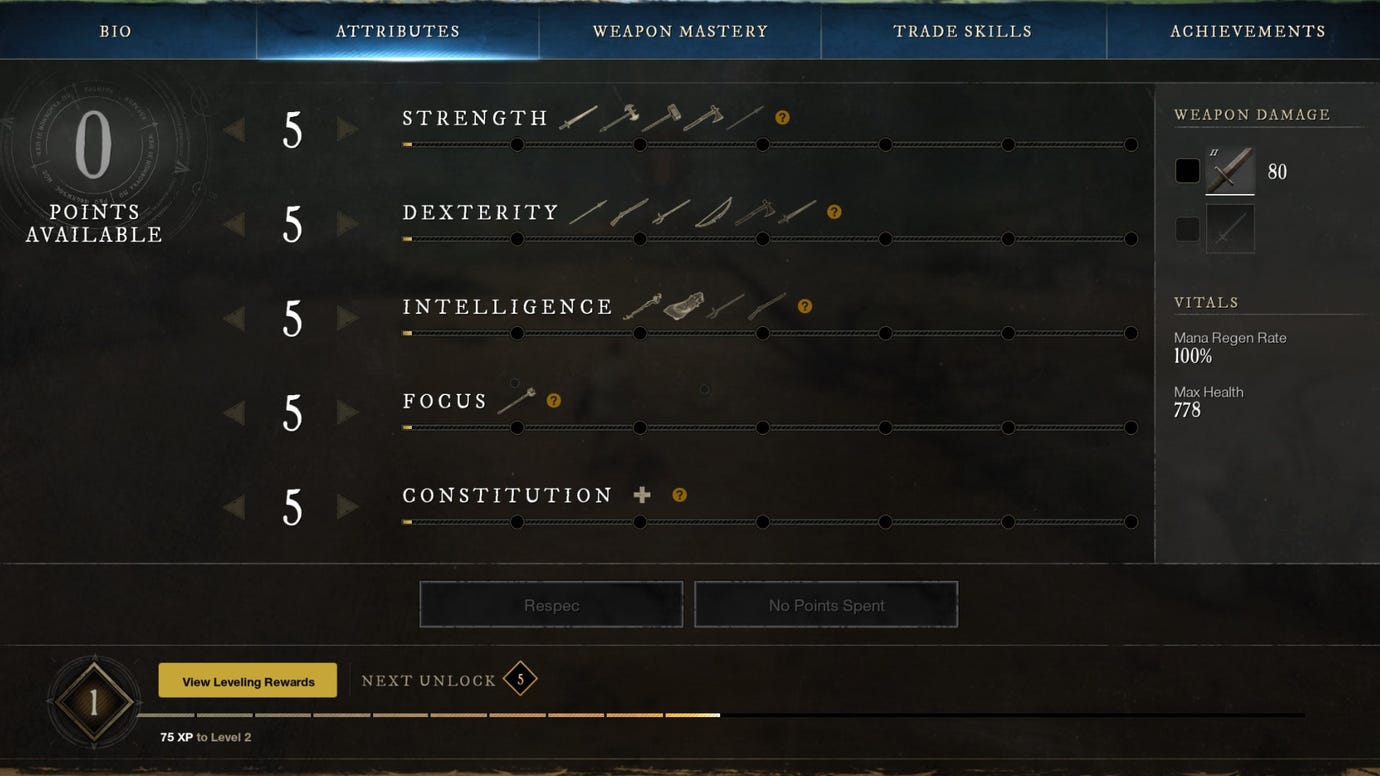Screen dimensions: 1380x776
Task: Click the plus icon beside Constitution
Action: pyautogui.click(x=642, y=494)
